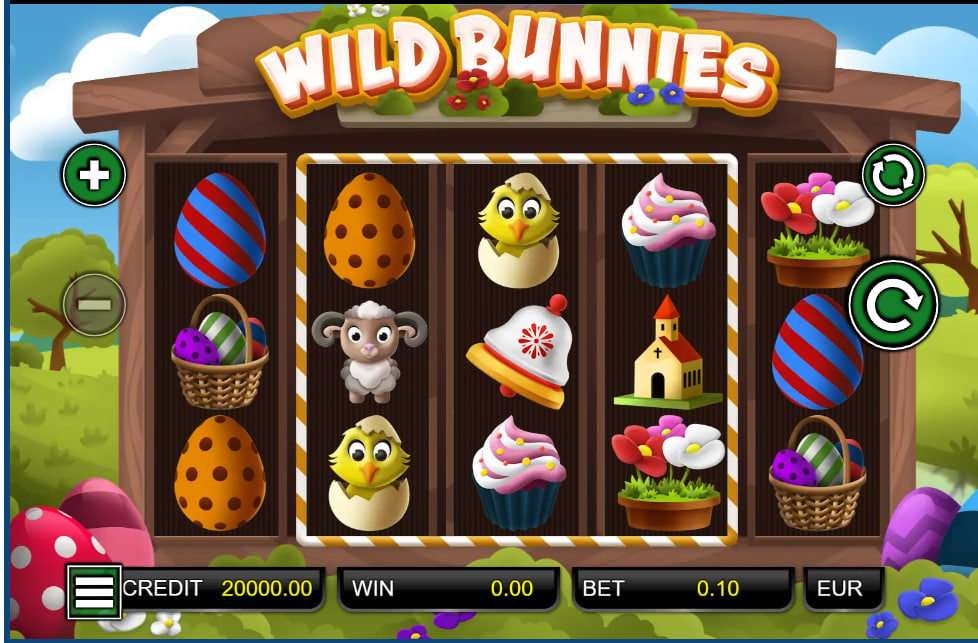The width and height of the screenshot is (978, 643).
Task: Spin the reels with the large arrow button
Action: [x=893, y=305]
